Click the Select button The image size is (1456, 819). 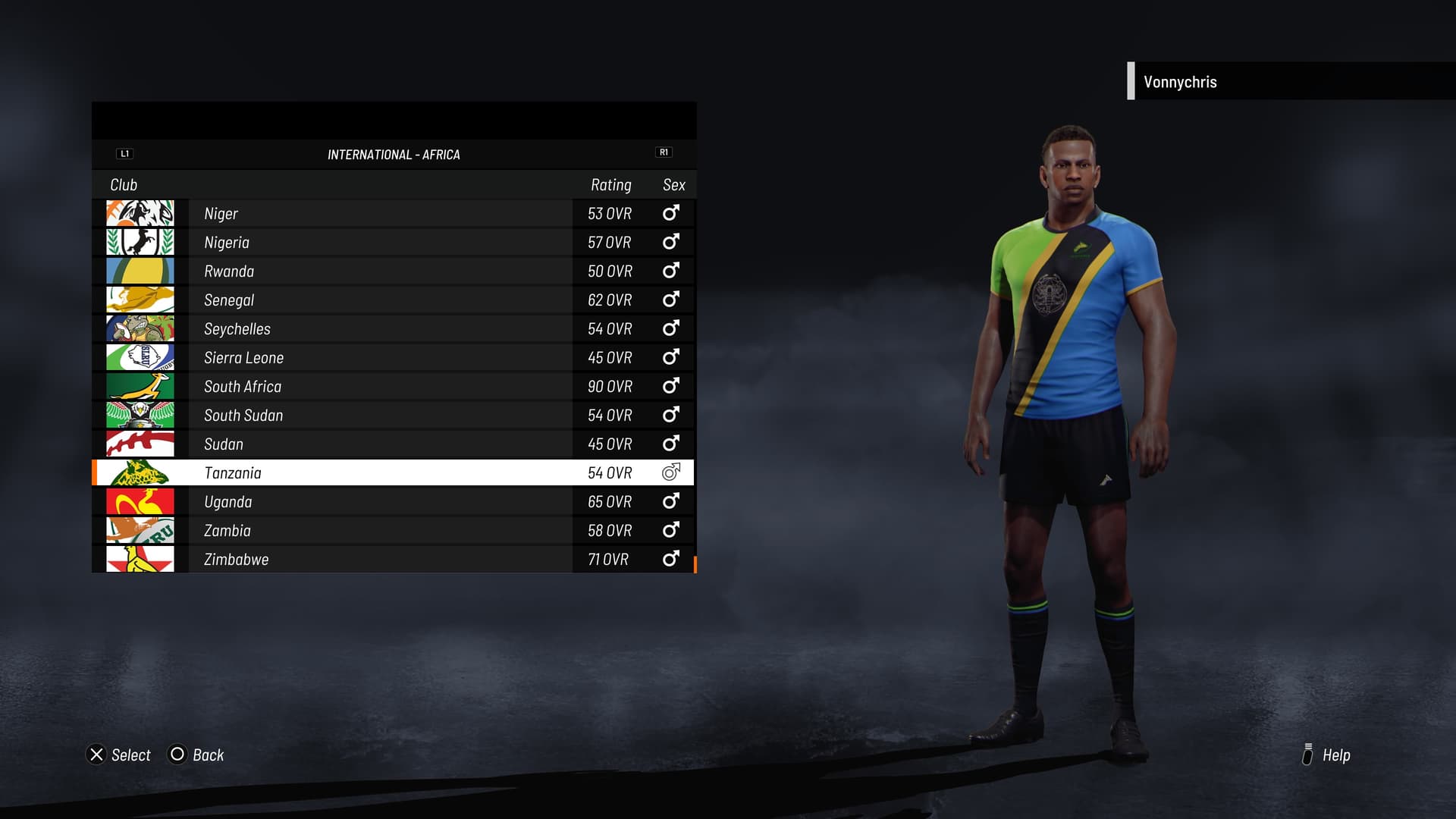(x=119, y=755)
